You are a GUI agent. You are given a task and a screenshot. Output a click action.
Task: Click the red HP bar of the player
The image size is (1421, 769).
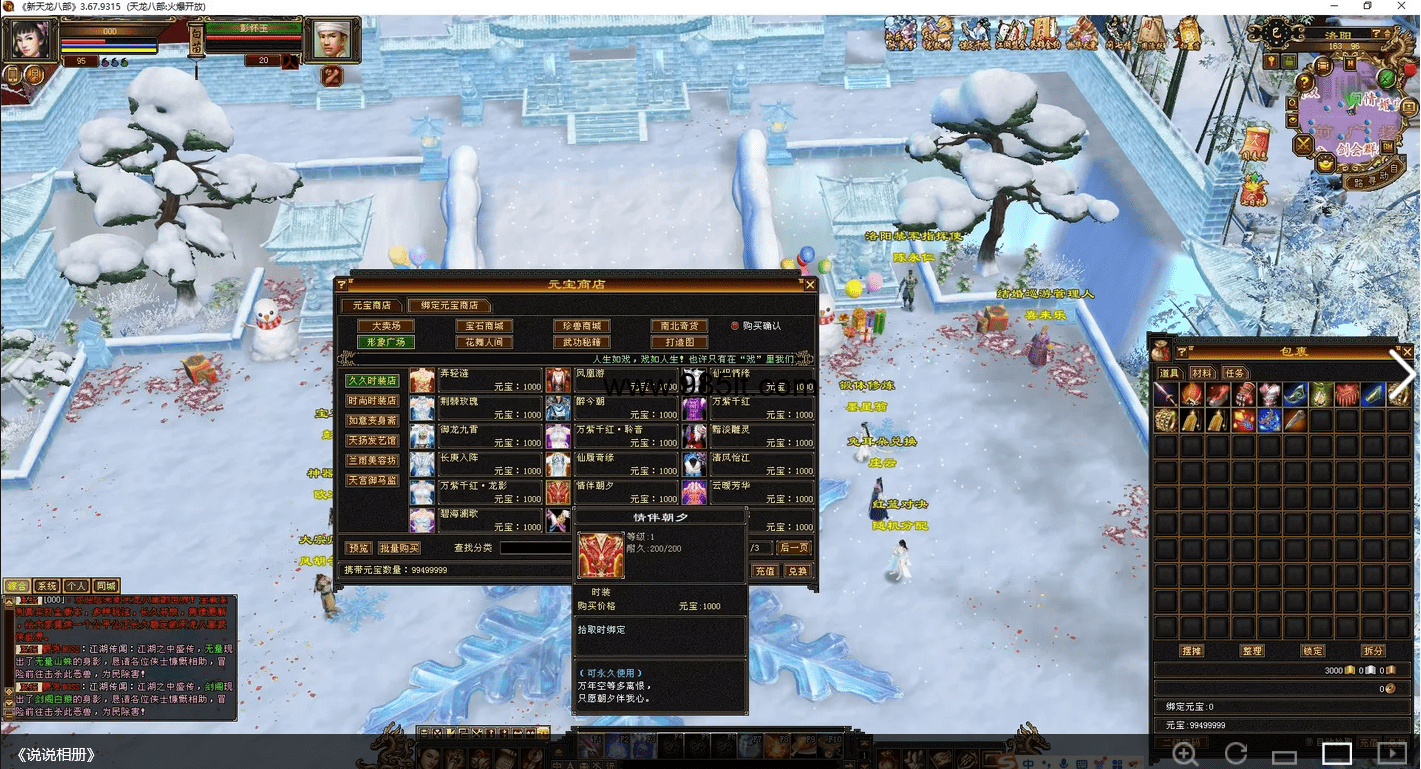tap(84, 41)
